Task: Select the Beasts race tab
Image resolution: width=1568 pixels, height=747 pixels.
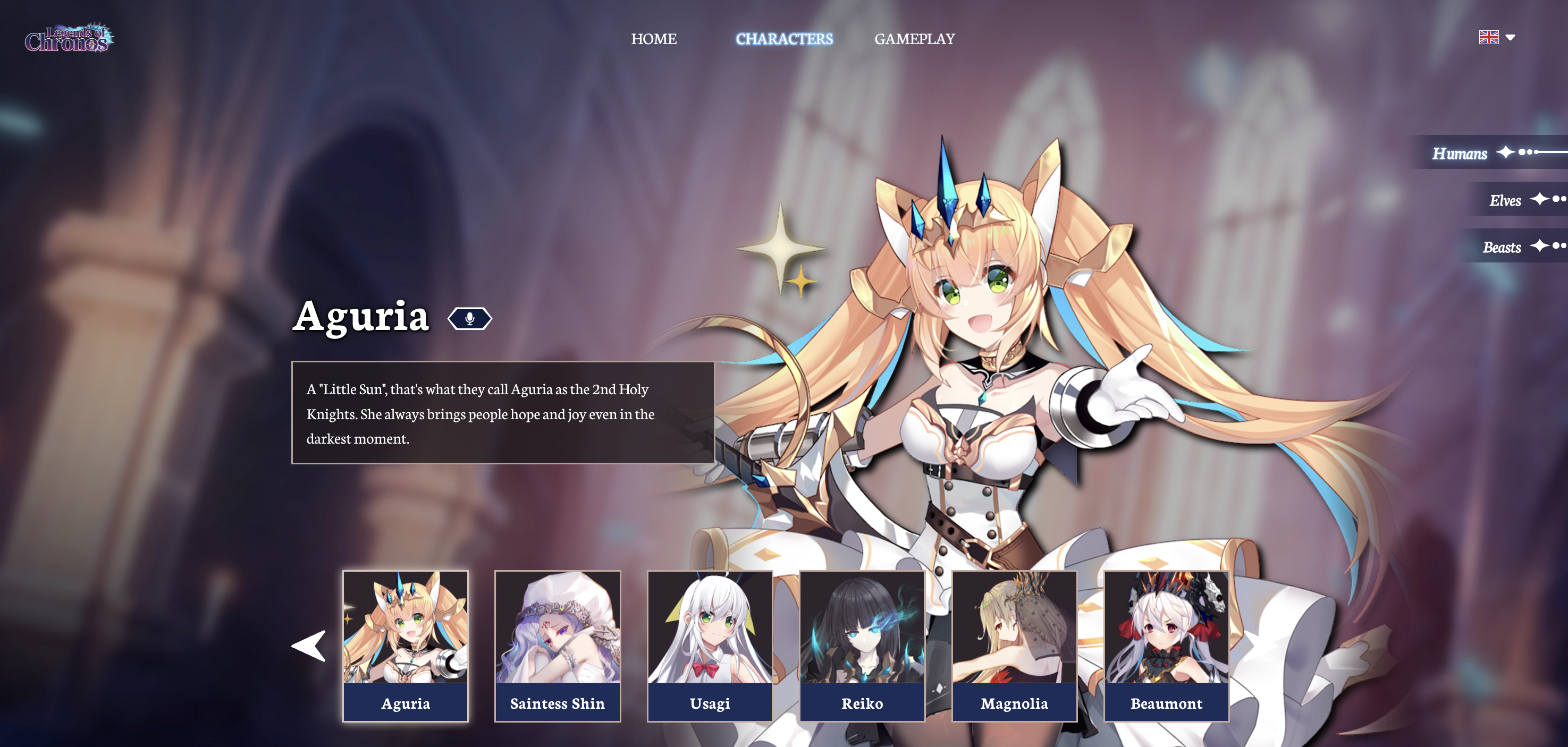Action: pos(1502,247)
